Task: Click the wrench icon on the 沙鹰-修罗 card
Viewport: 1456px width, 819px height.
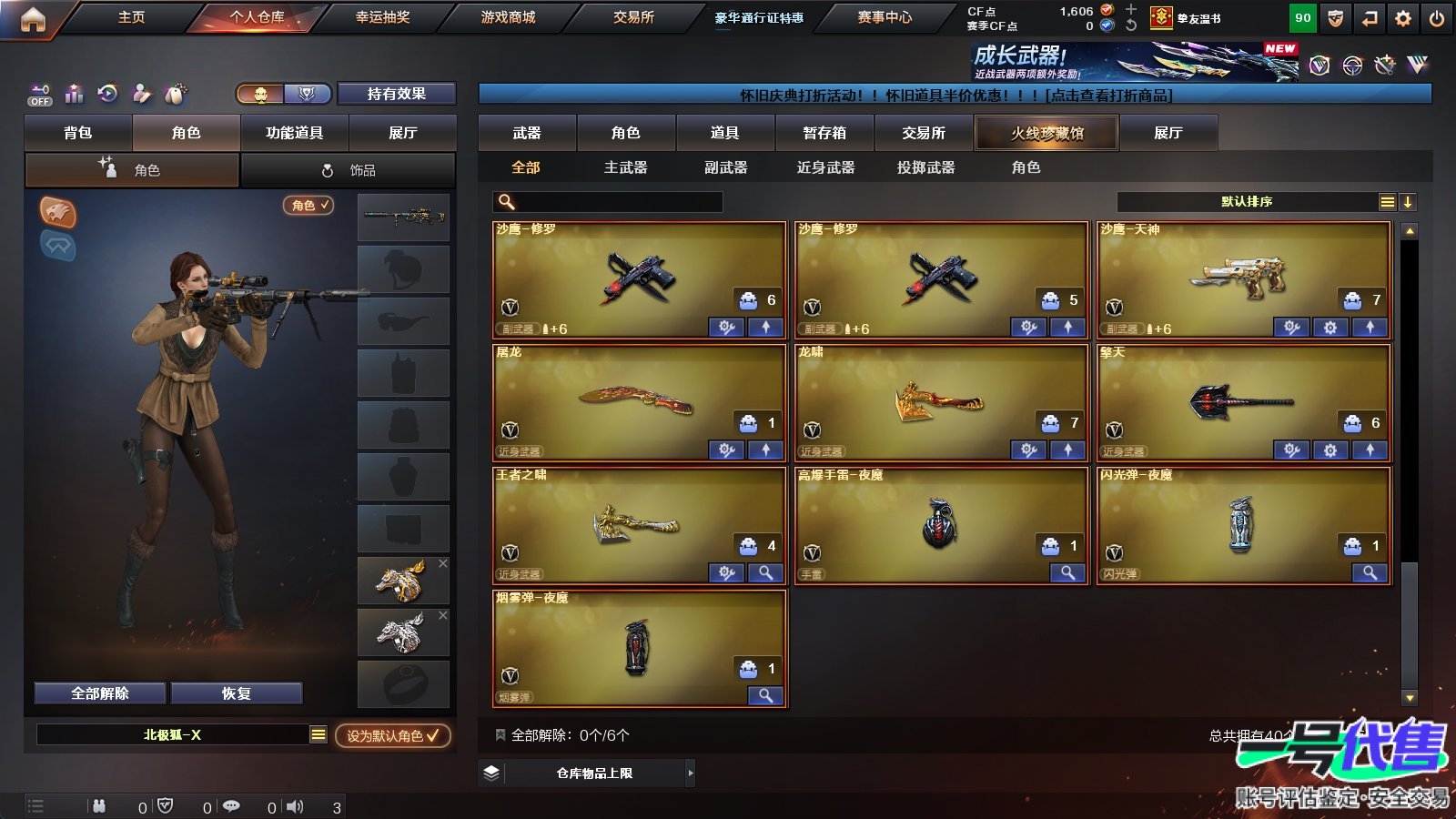Action: pos(726,328)
